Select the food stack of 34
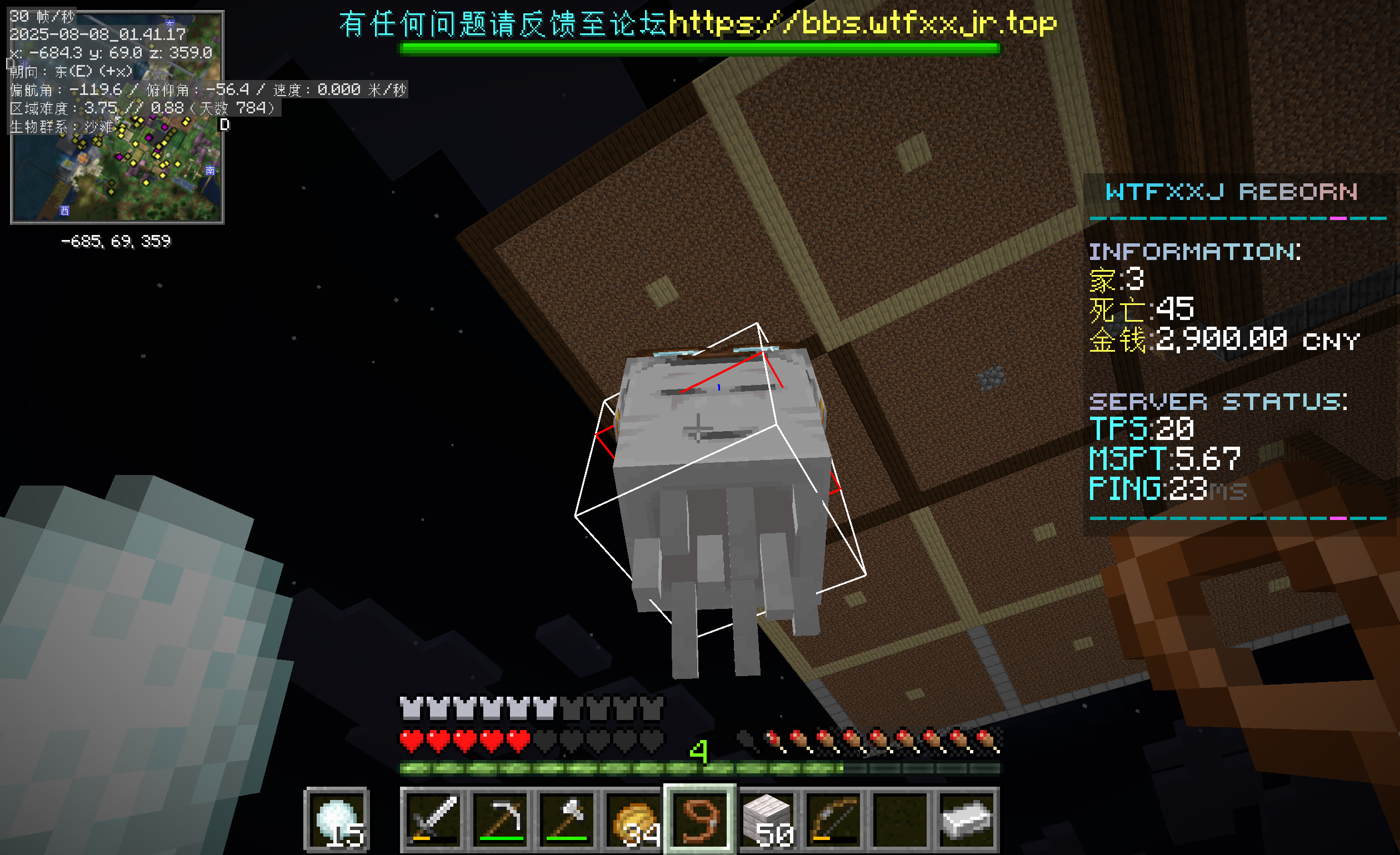This screenshot has height=855, width=1400. [x=634, y=820]
